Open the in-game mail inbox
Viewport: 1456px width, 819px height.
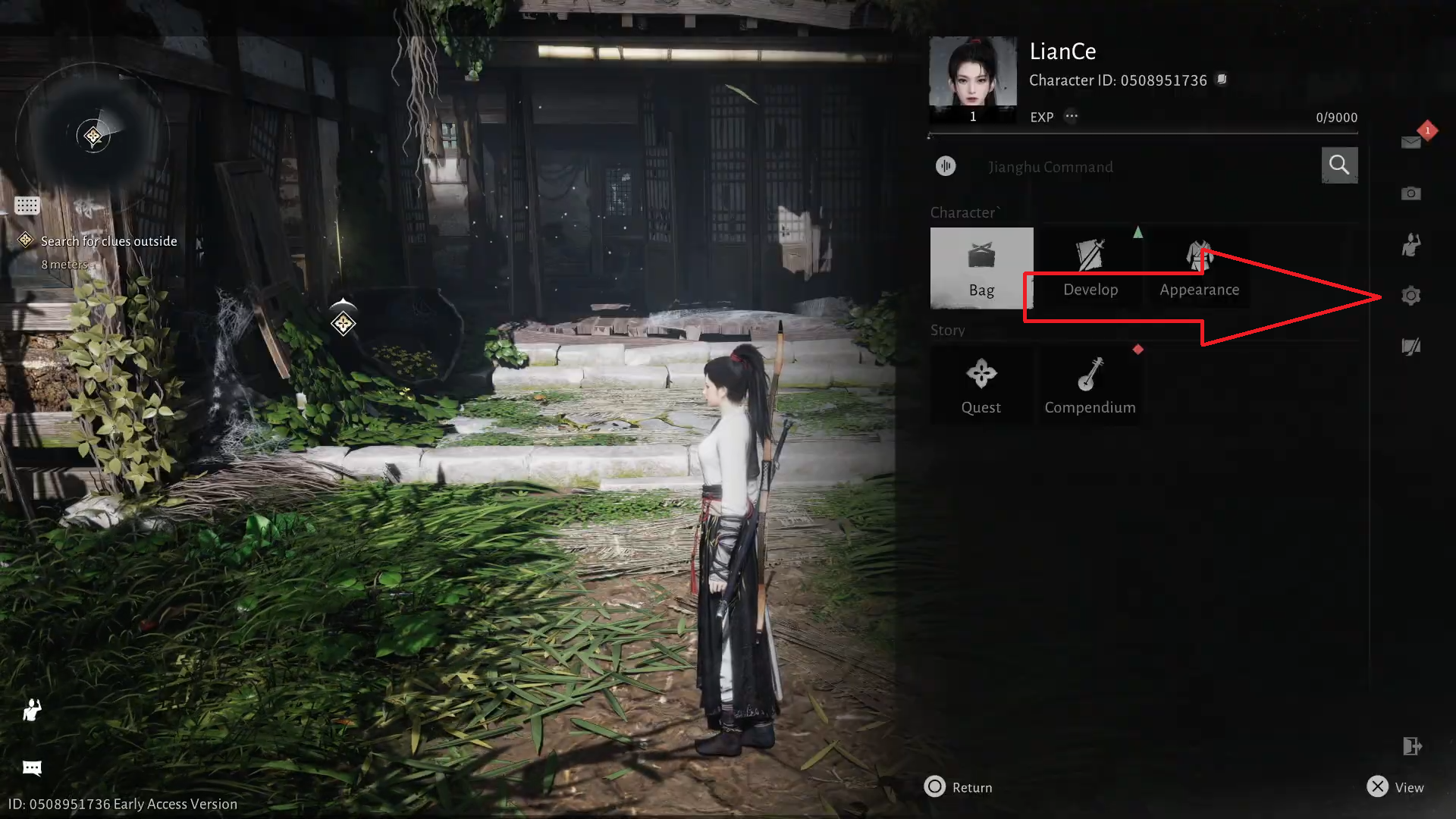[x=1410, y=142]
